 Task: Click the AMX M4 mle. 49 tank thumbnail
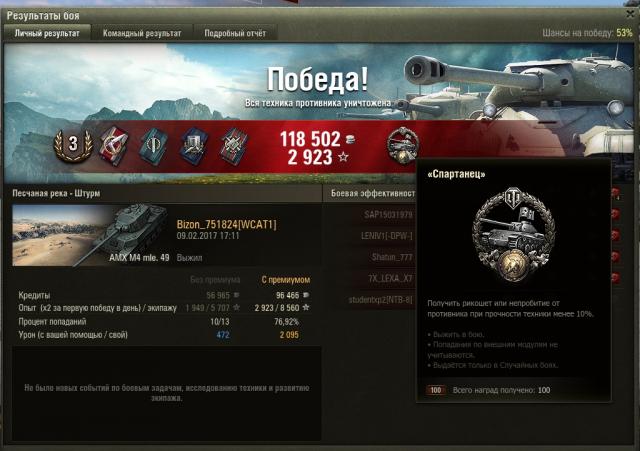click(90, 236)
